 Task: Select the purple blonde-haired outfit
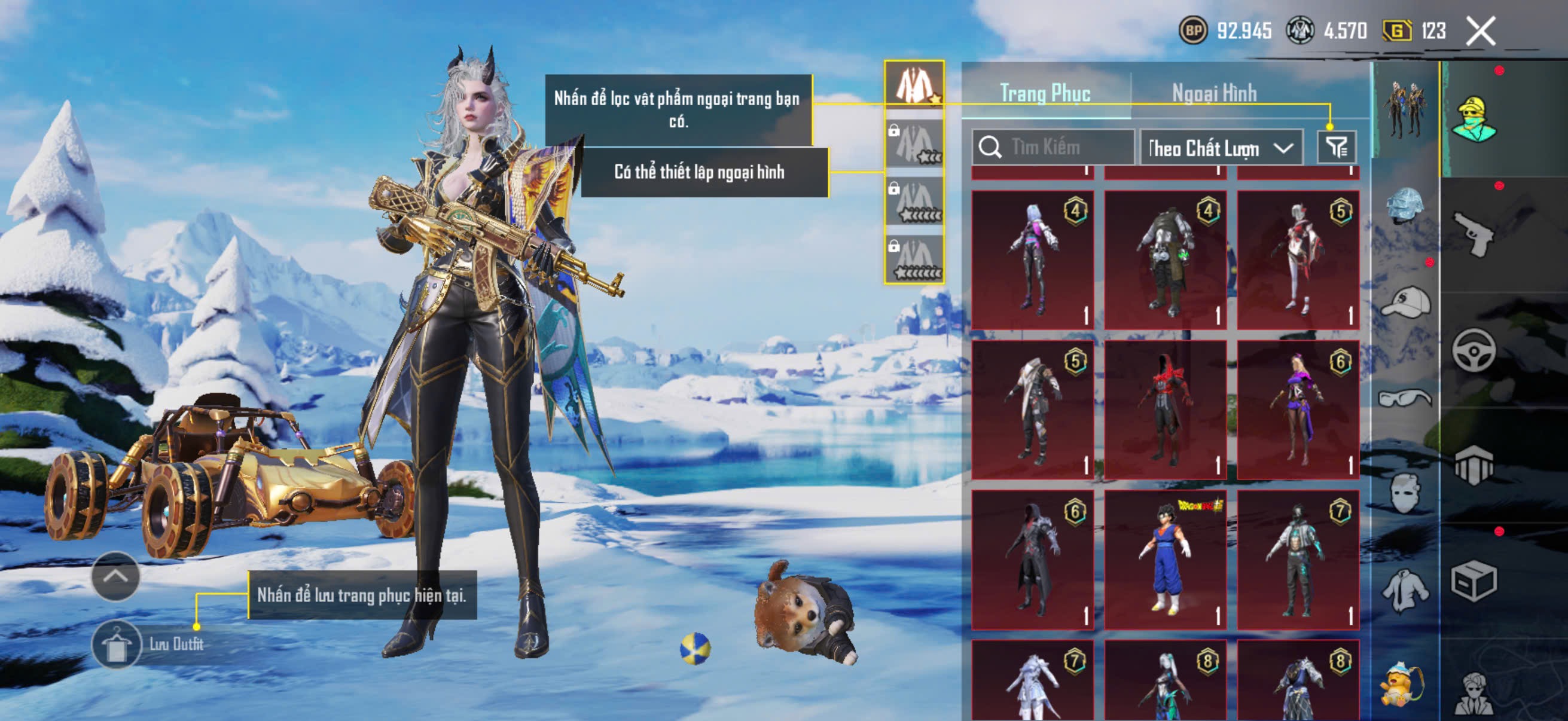1298,410
